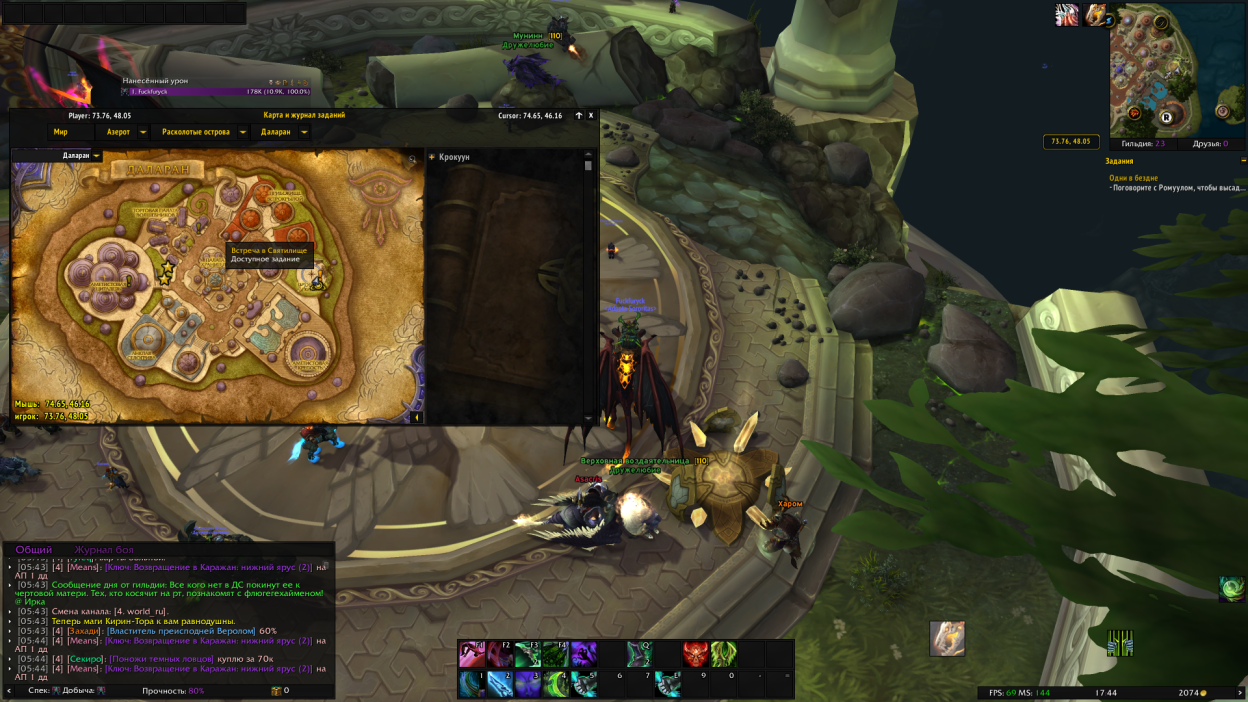Close the map and quest log window
The width and height of the screenshot is (1248, 702).
(591, 115)
